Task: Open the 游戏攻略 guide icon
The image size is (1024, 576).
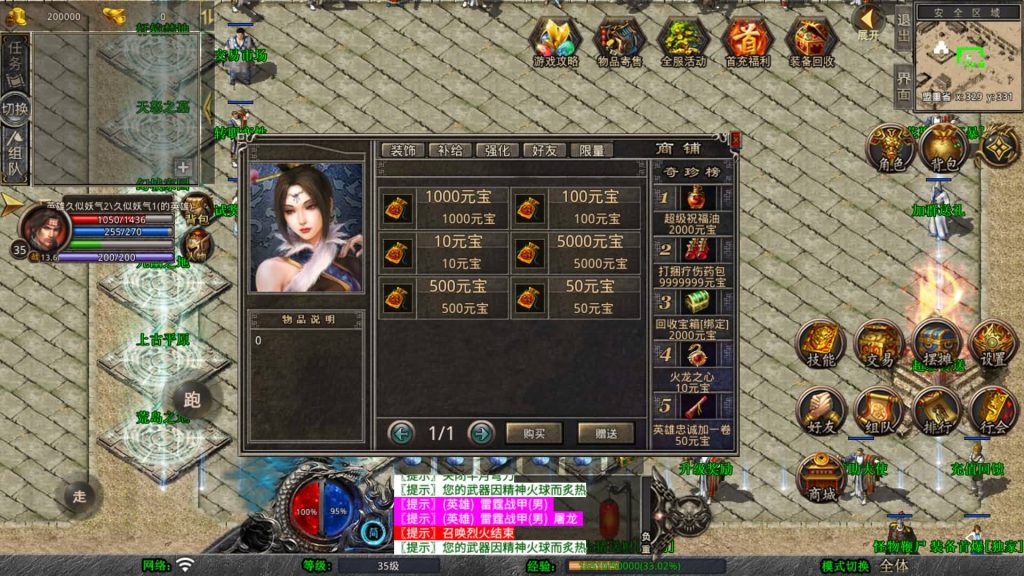Action: coord(556,41)
